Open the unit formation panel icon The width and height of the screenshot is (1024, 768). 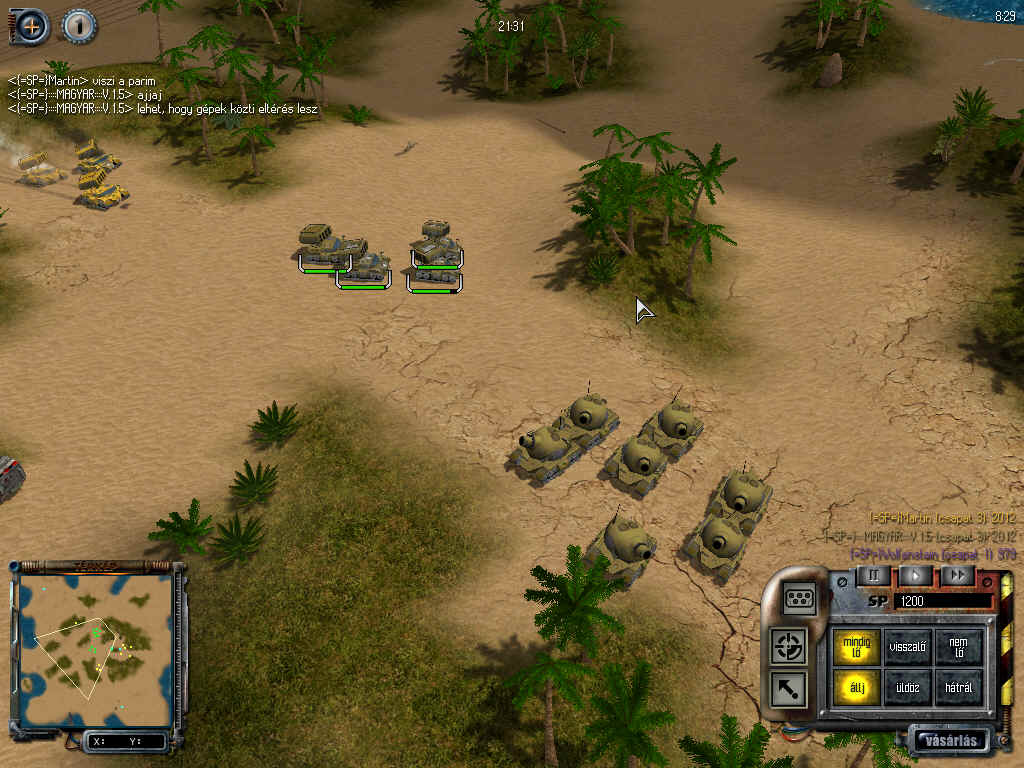click(800, 598)
